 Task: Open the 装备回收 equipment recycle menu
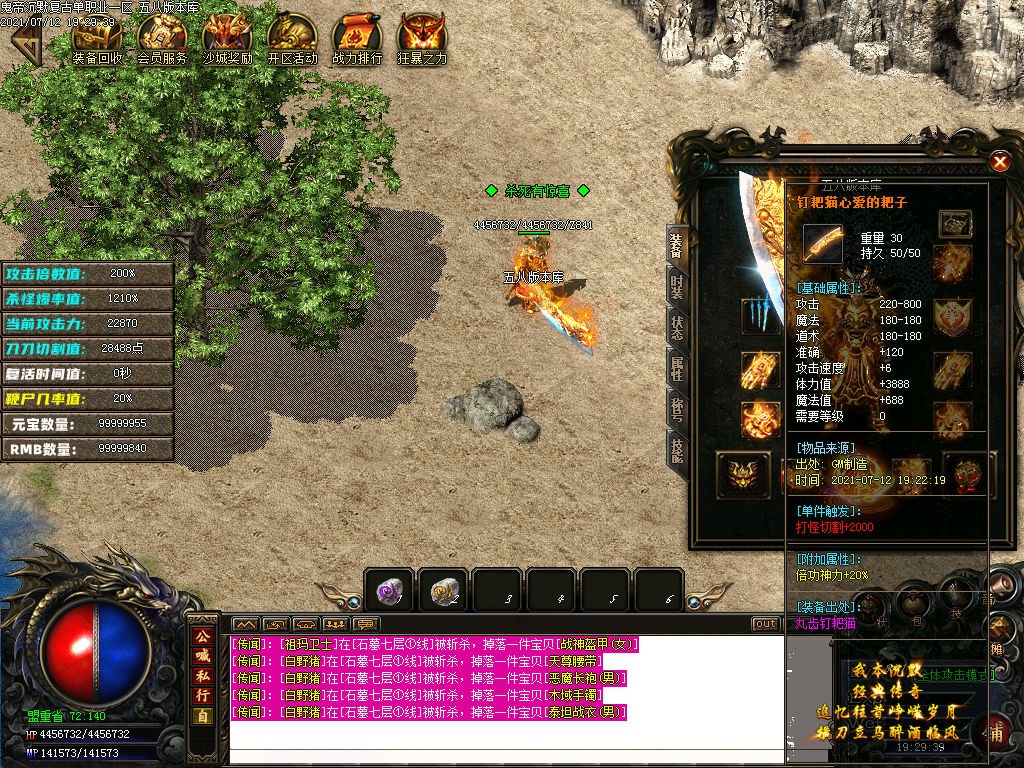point(97,37)
